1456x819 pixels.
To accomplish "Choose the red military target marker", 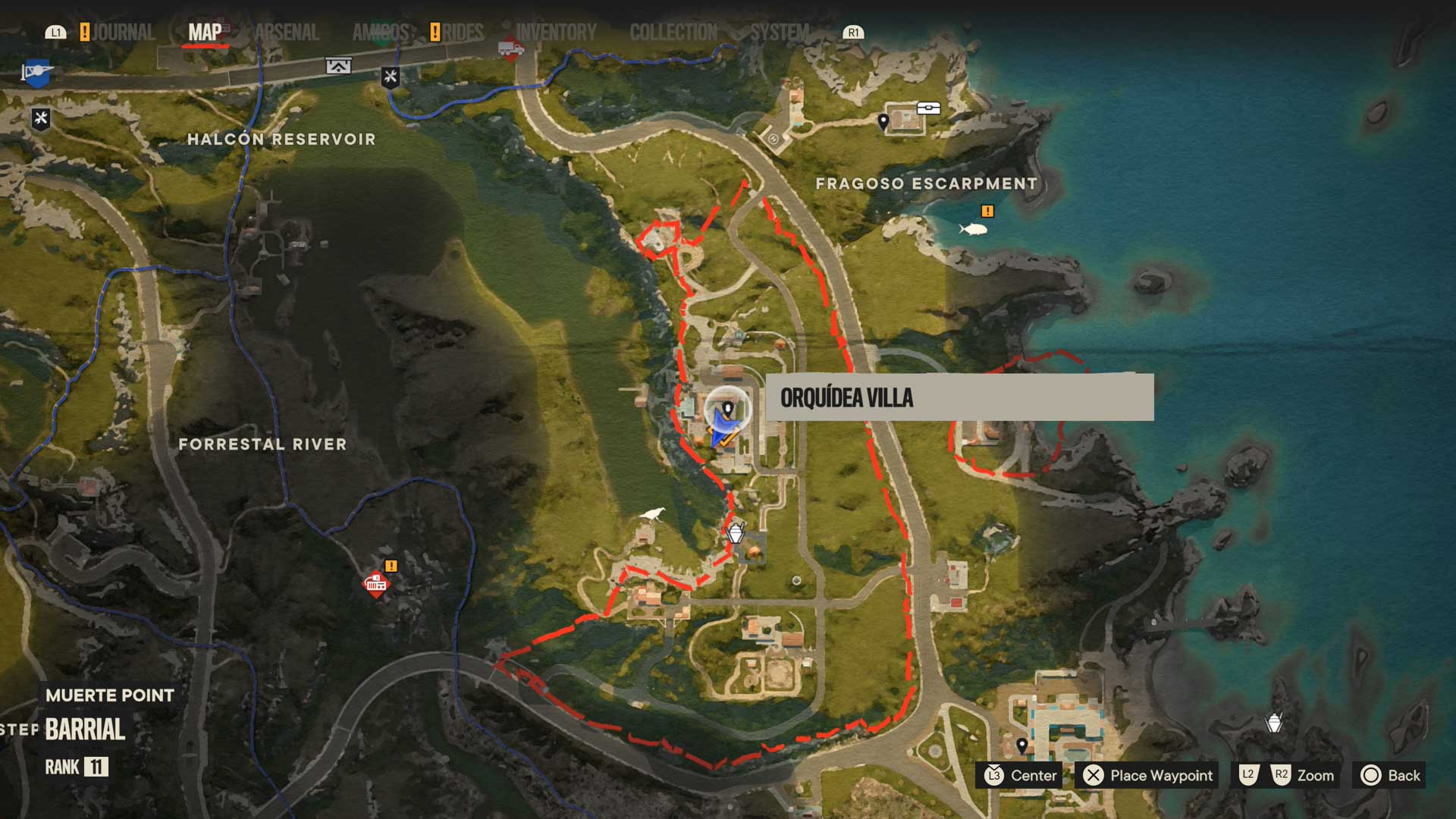I will [x=375, y=583].
